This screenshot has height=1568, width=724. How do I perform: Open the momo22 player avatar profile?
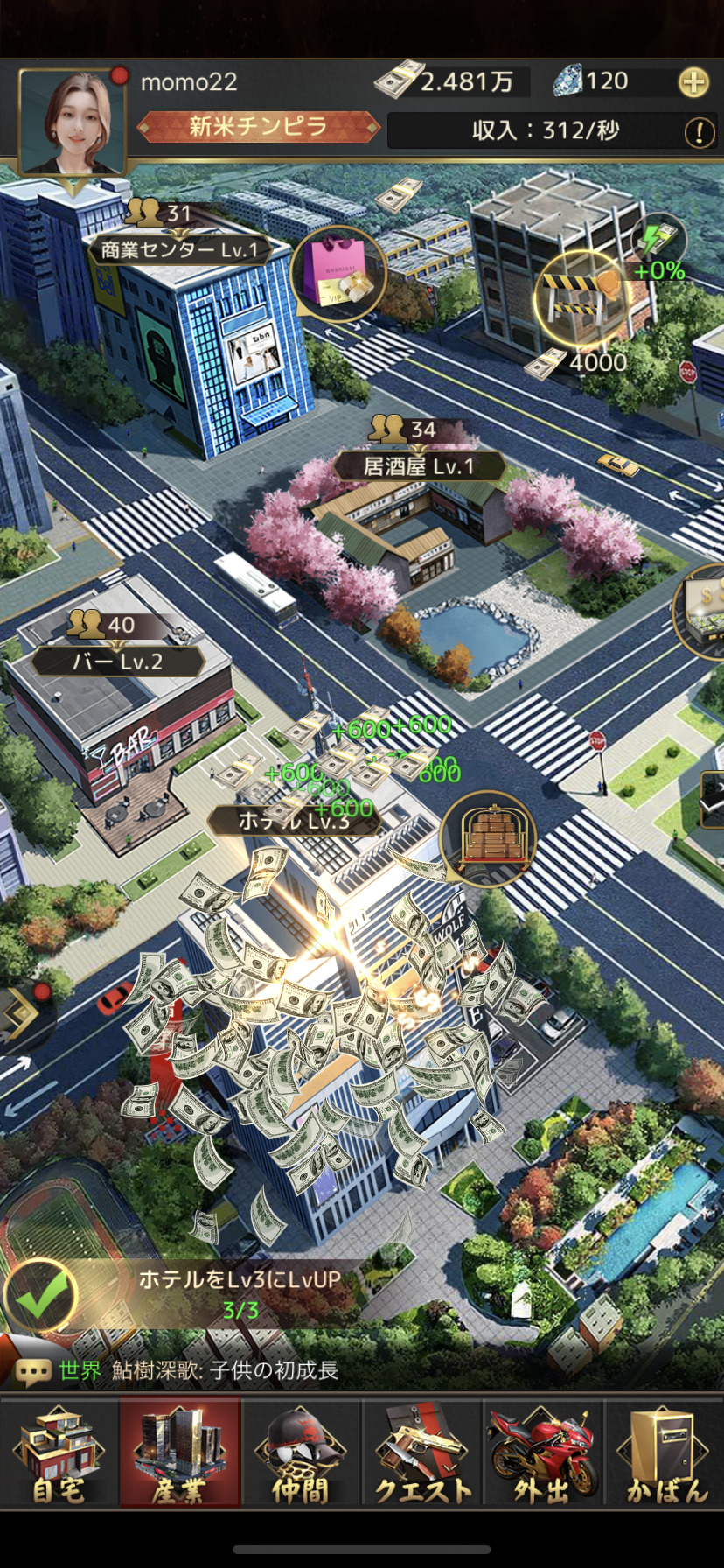coord(72,122)
